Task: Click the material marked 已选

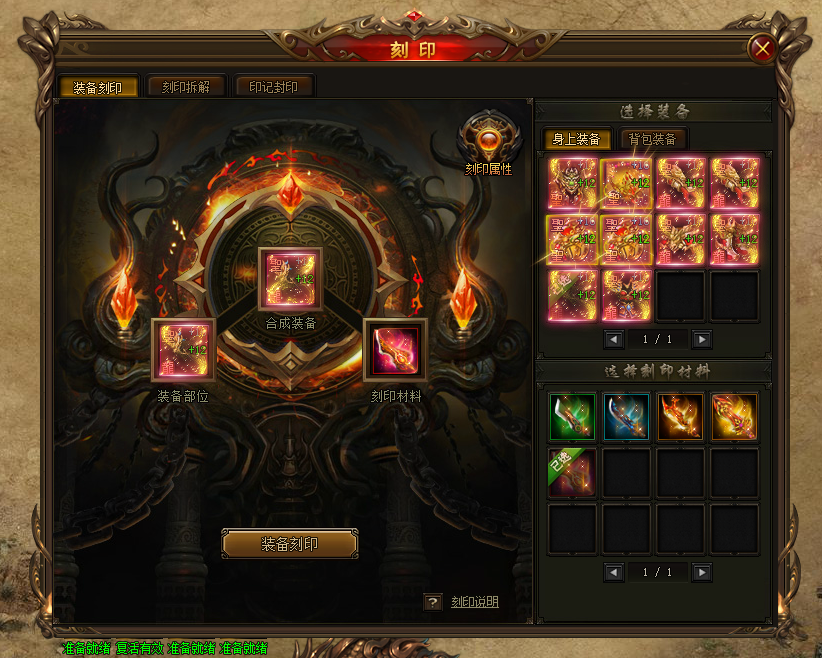Action: click(572, 472)
